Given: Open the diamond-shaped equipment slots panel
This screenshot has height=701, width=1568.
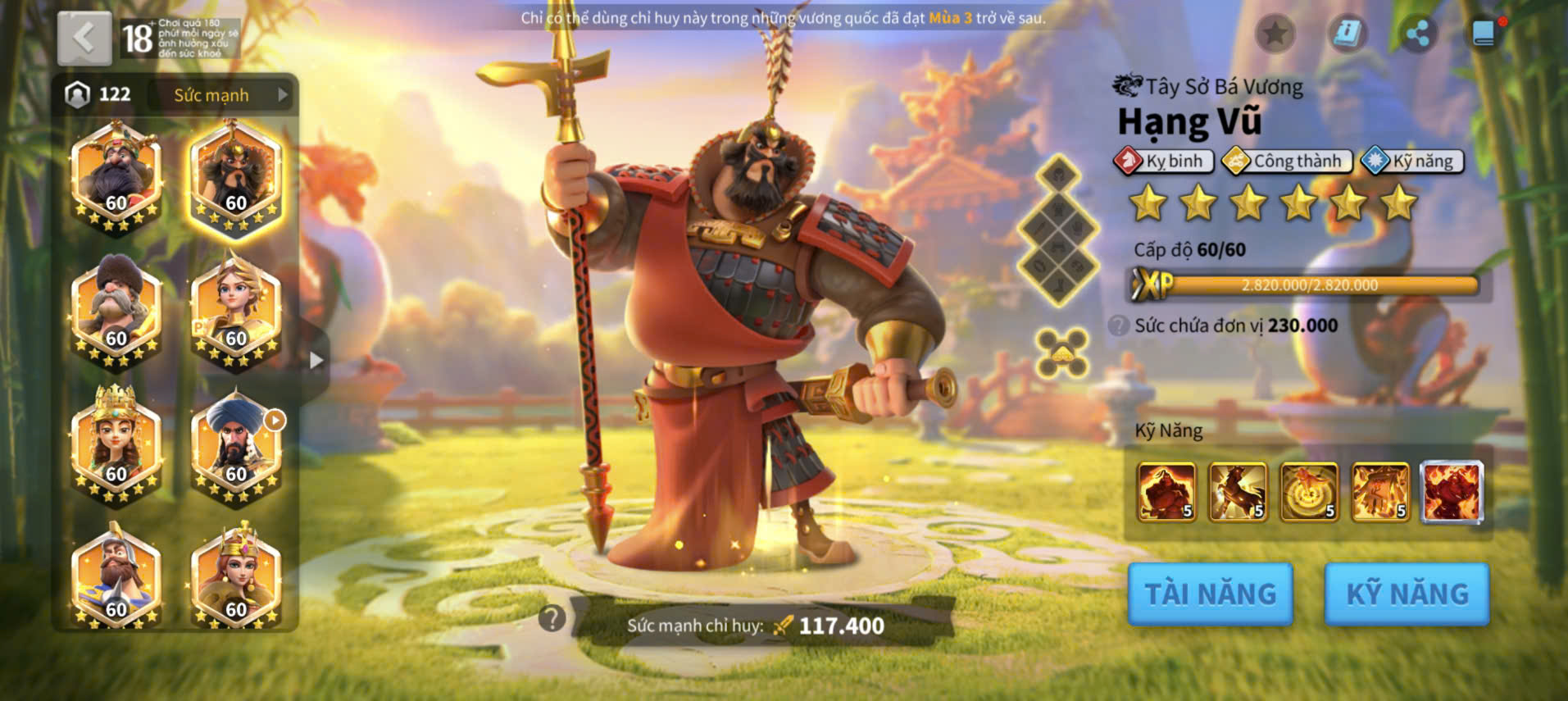Looking at the screenshot, I should pos(1058,230).
